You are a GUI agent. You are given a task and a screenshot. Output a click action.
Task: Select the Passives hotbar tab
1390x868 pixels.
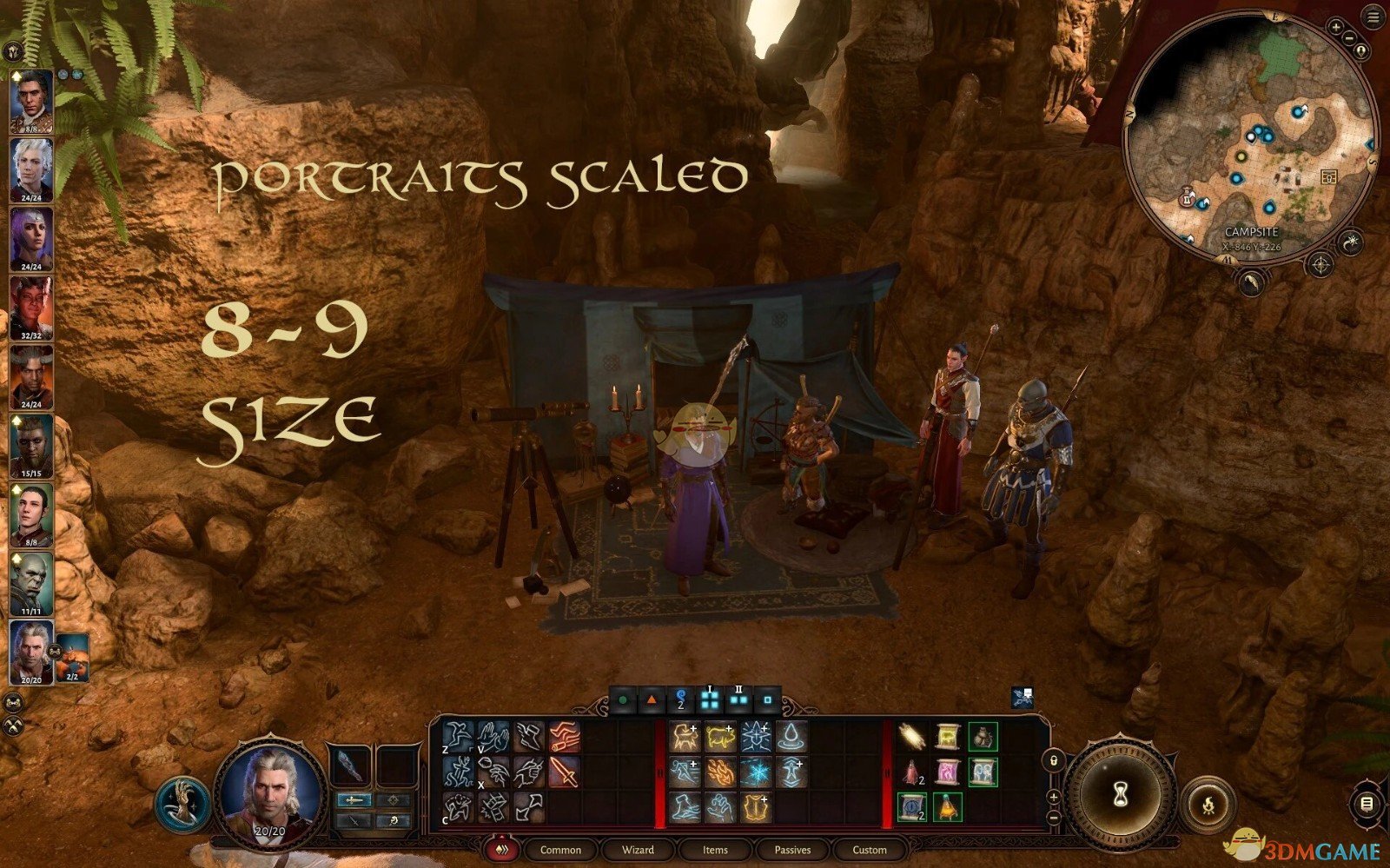tap(792, 850)
